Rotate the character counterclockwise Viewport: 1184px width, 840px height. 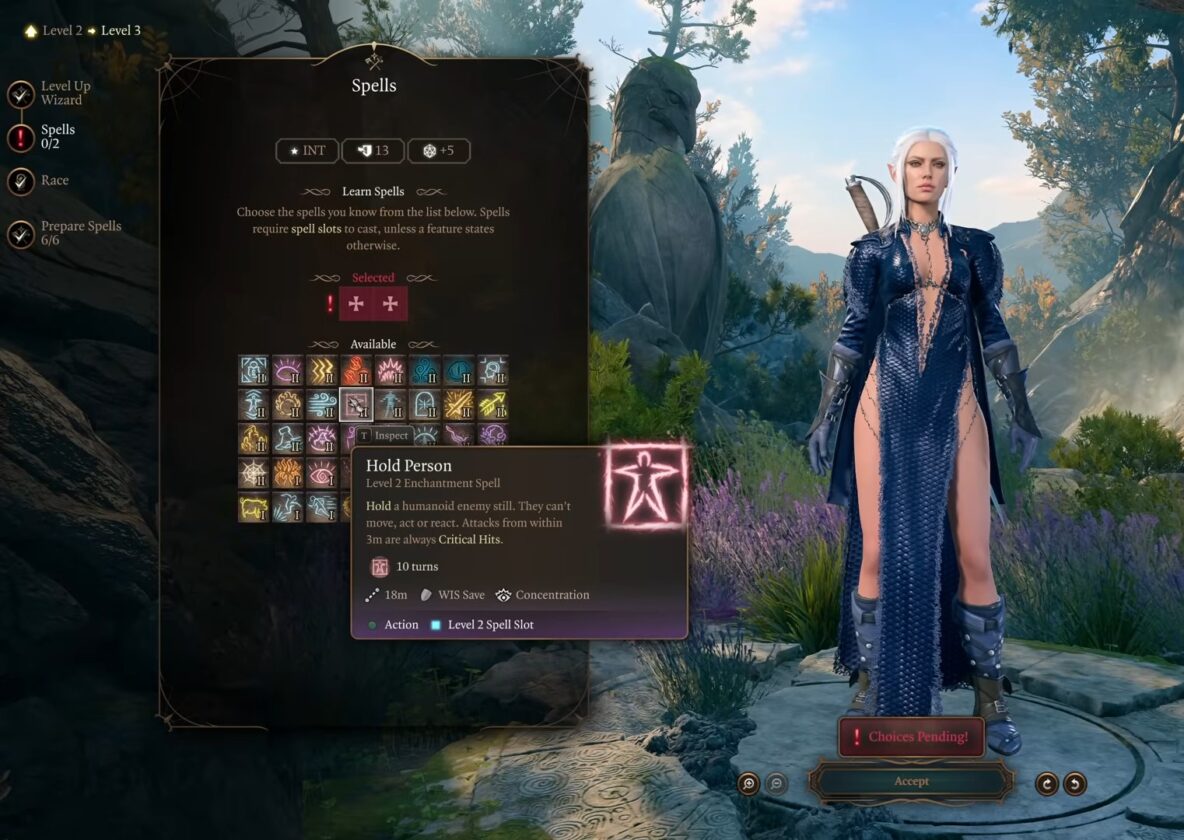(1075, 784)
